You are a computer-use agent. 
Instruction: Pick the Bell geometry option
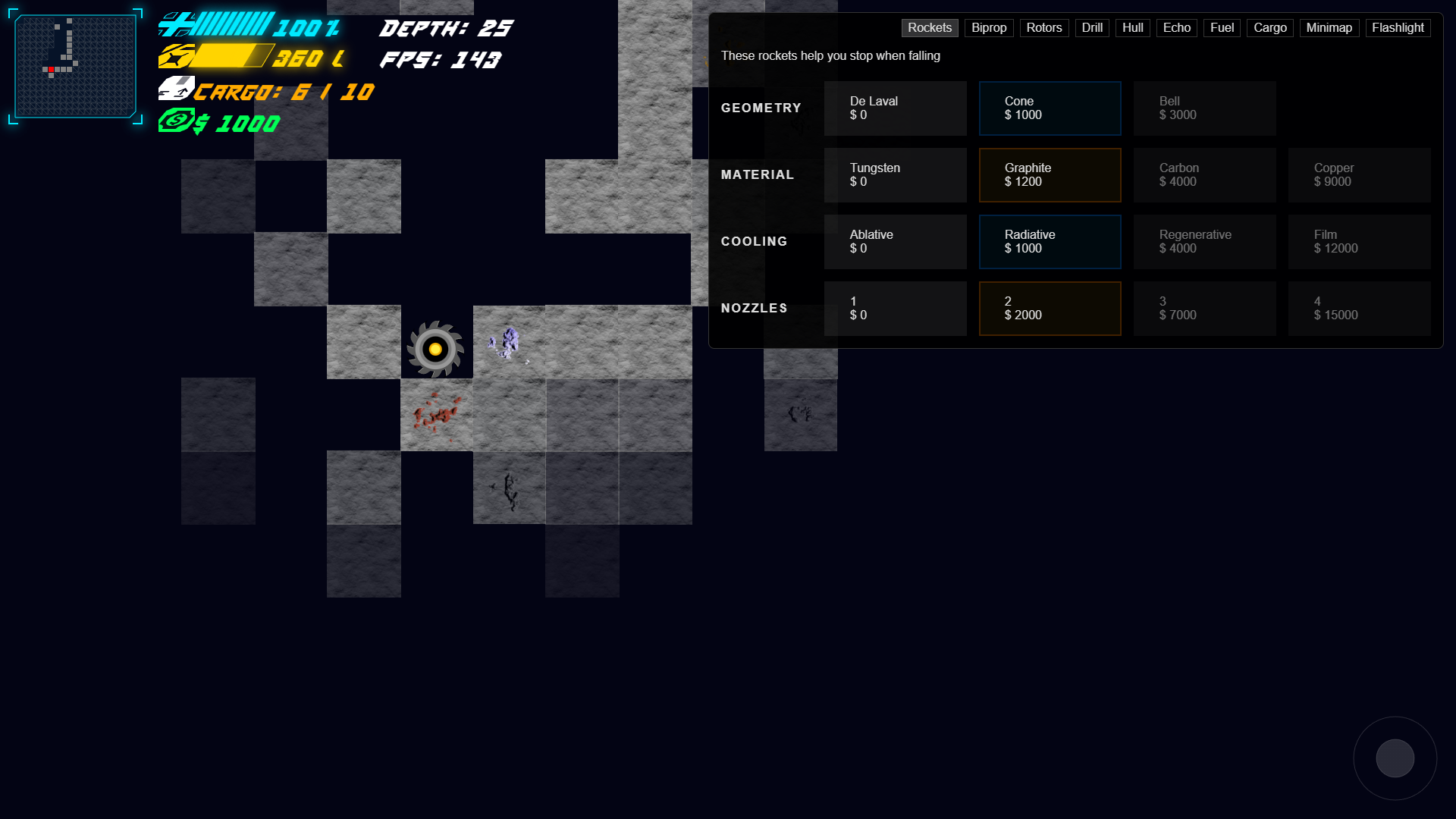[x=1204, y=108]
